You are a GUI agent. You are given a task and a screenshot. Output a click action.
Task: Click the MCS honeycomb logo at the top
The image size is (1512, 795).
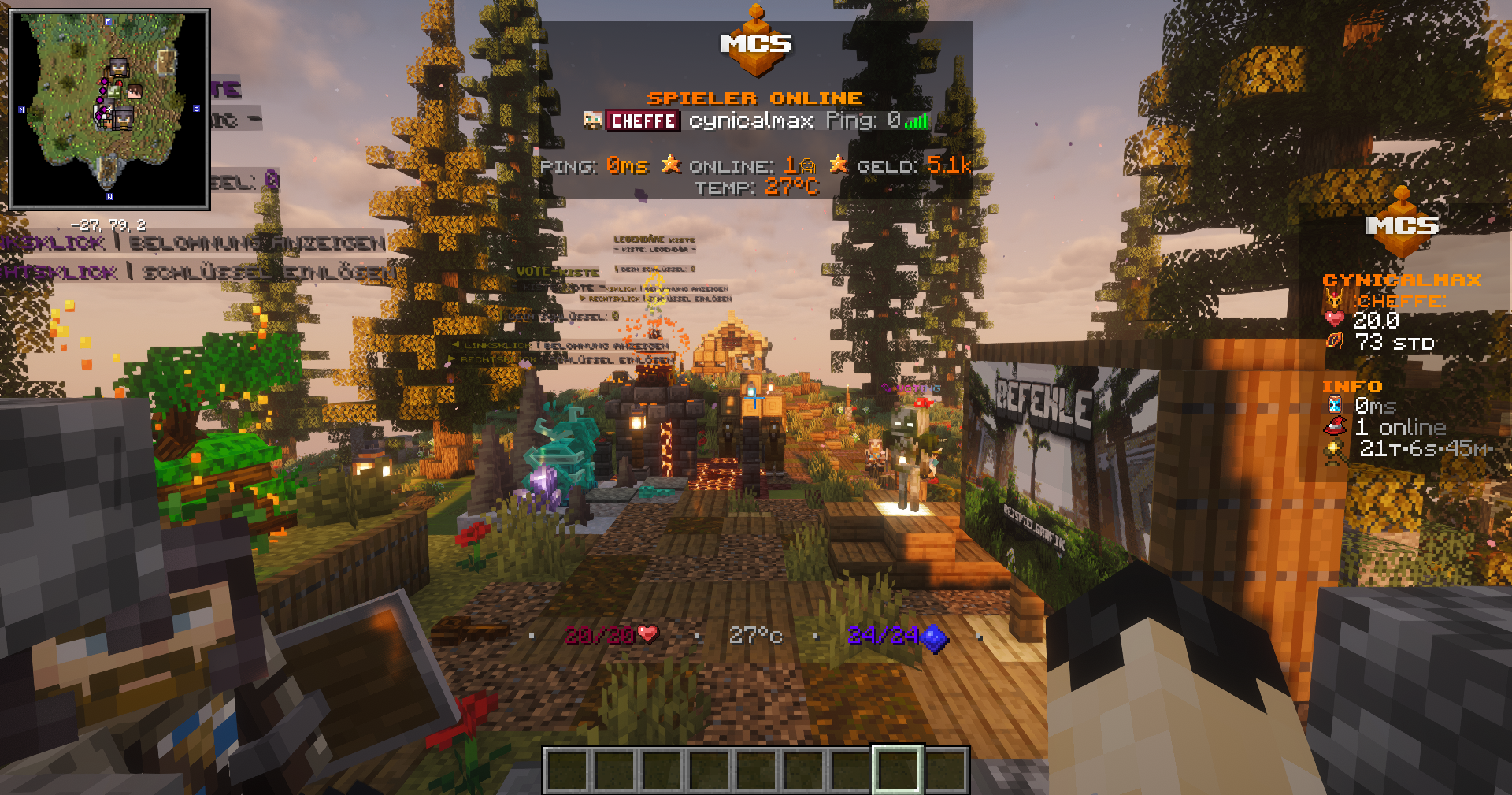[x=754, y=39]
